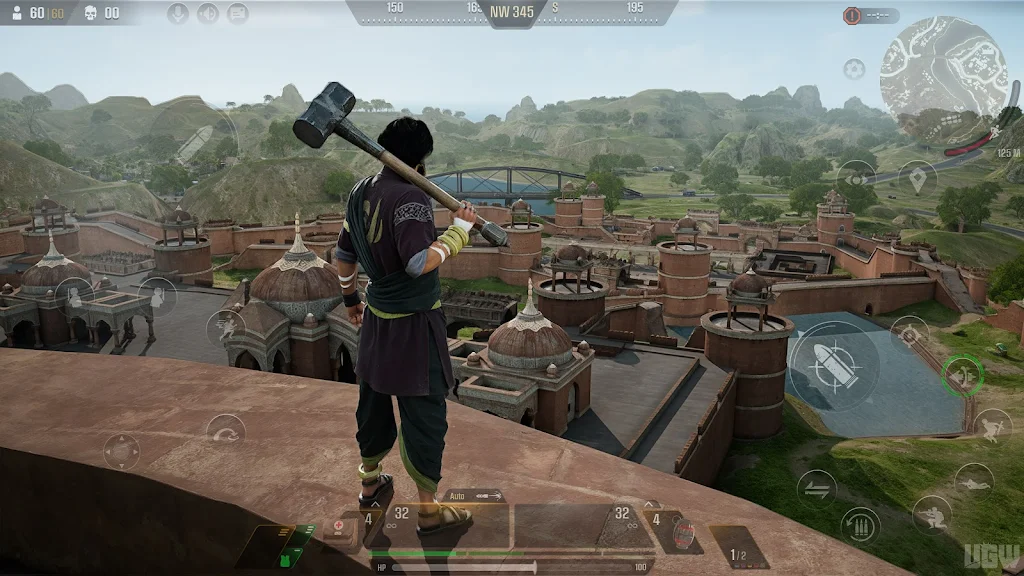This screenshot has height=576, width=1024.
Task: Tap the aim scope icon beside fire button
Action: point(909,335)
